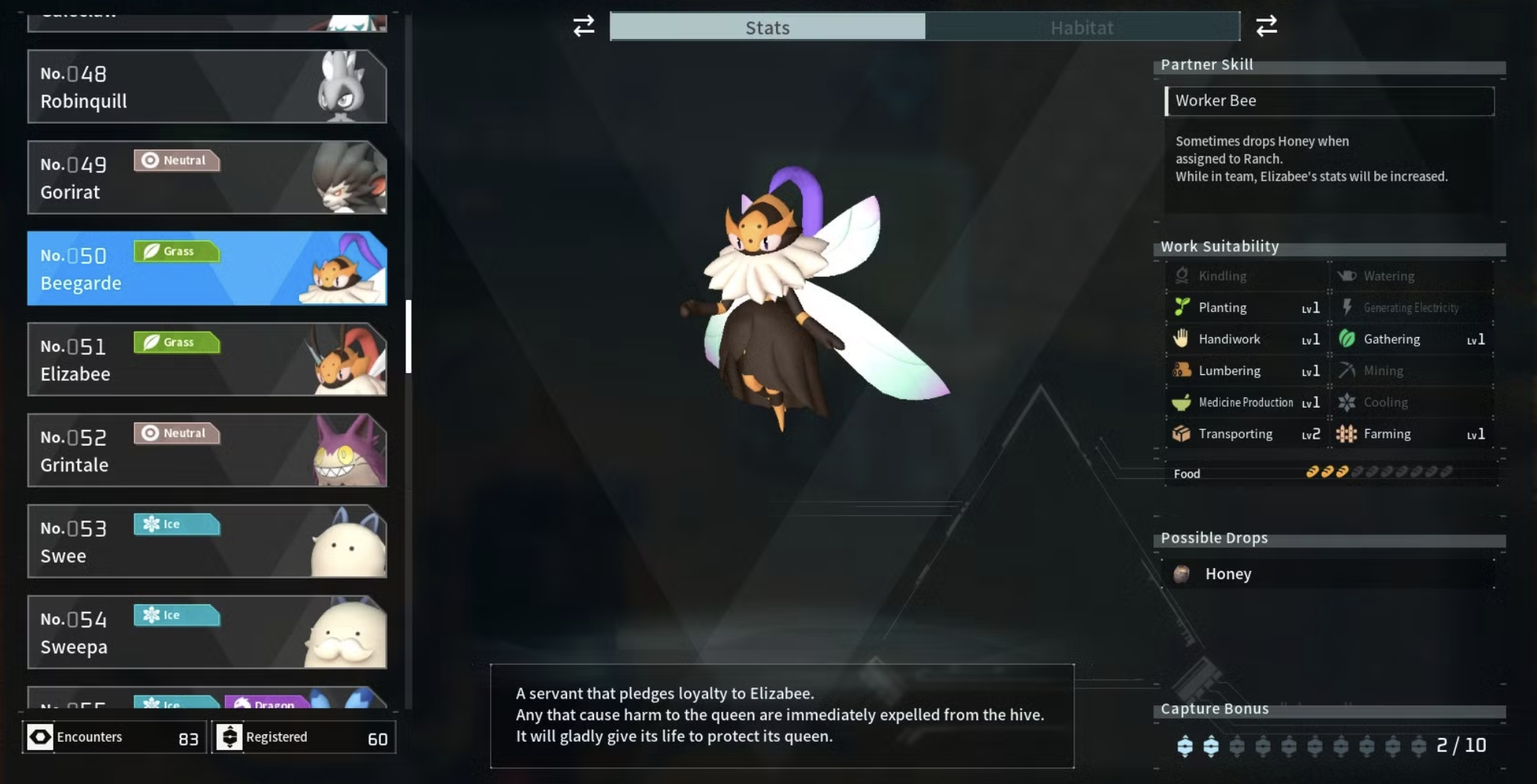Screen dimensions: 1537x784
Task: Choose Gorirat from the Paldeck list
Action: 206,177
